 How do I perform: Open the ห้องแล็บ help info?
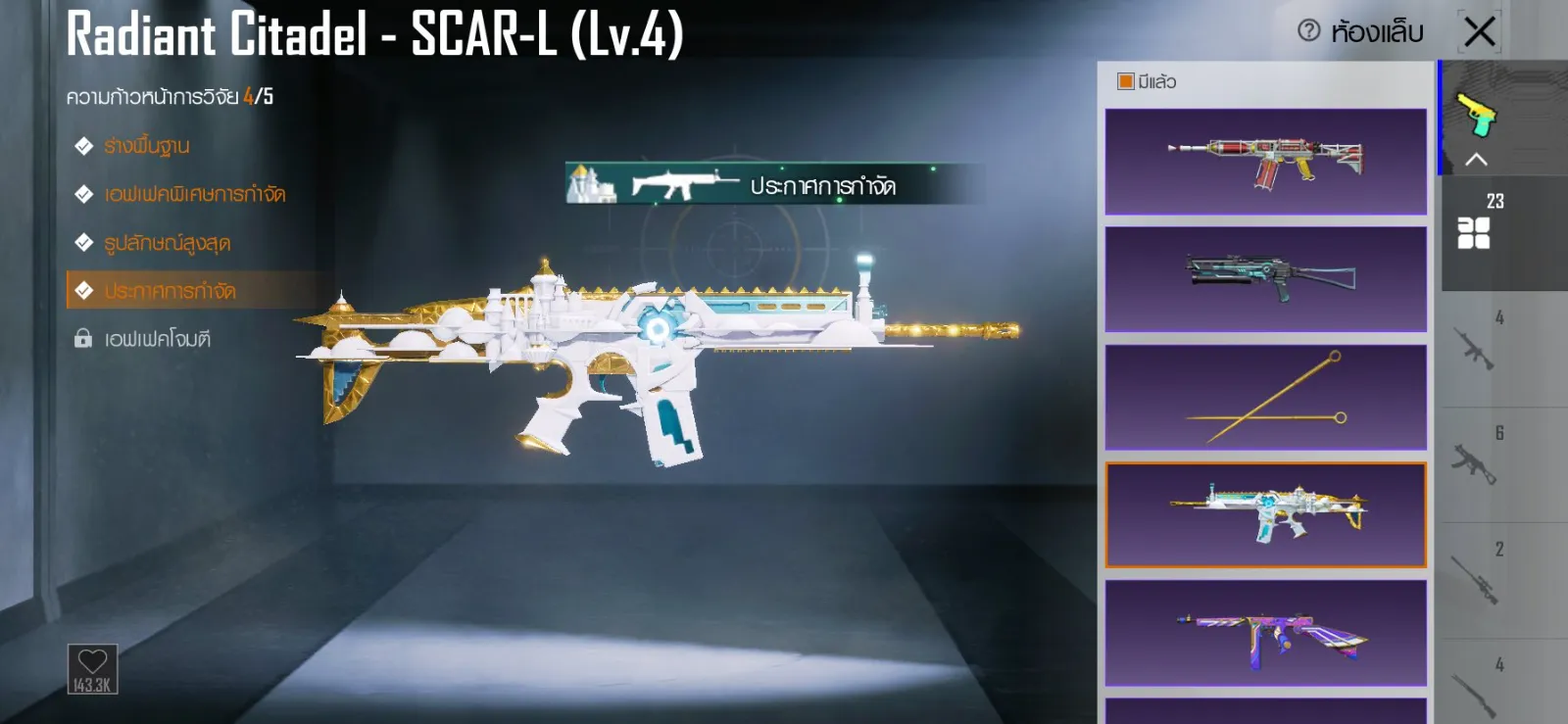click(x=1309, y=30)
